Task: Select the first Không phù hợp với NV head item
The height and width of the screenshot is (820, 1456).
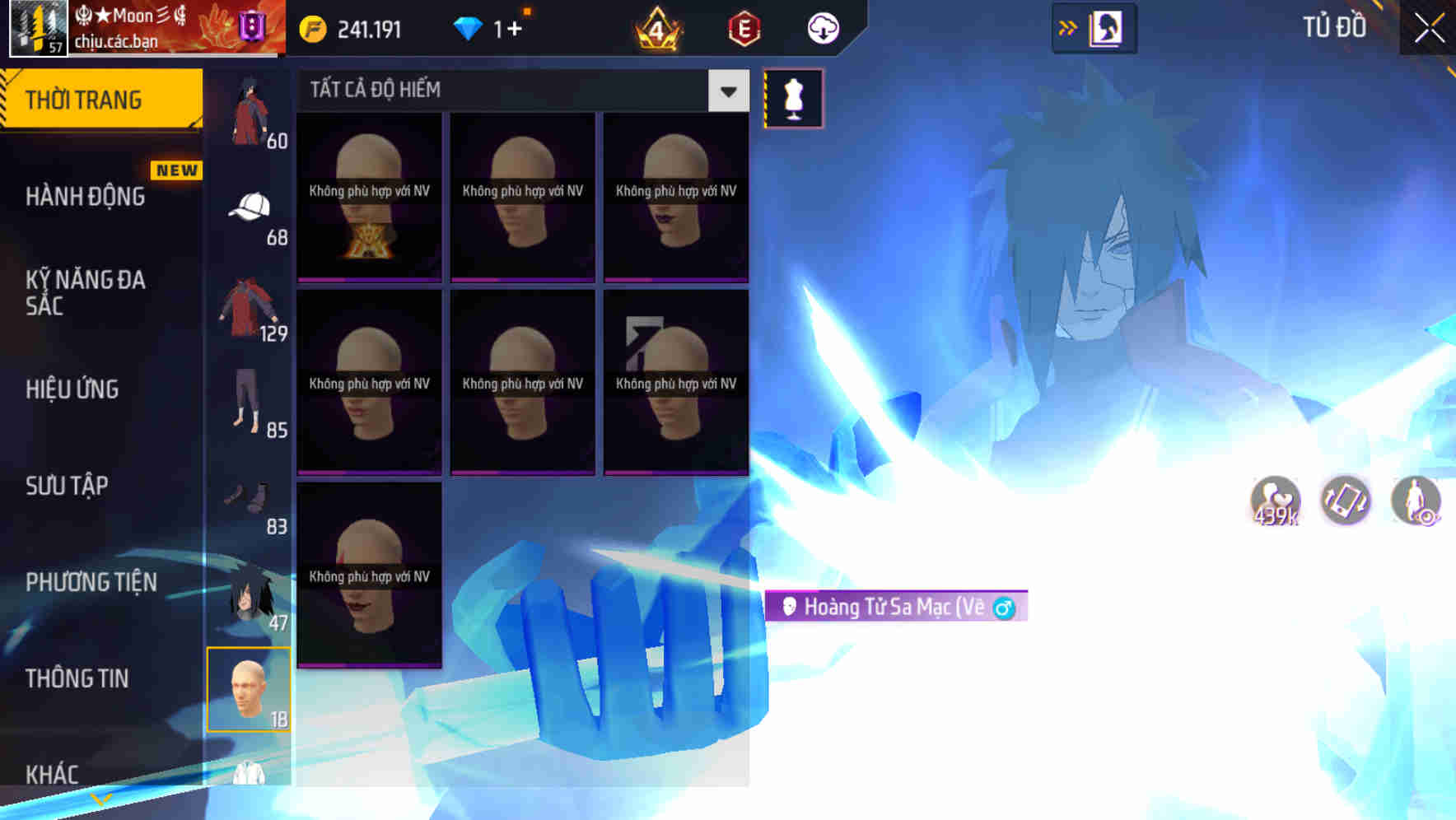Action: (x=369, y=198)
